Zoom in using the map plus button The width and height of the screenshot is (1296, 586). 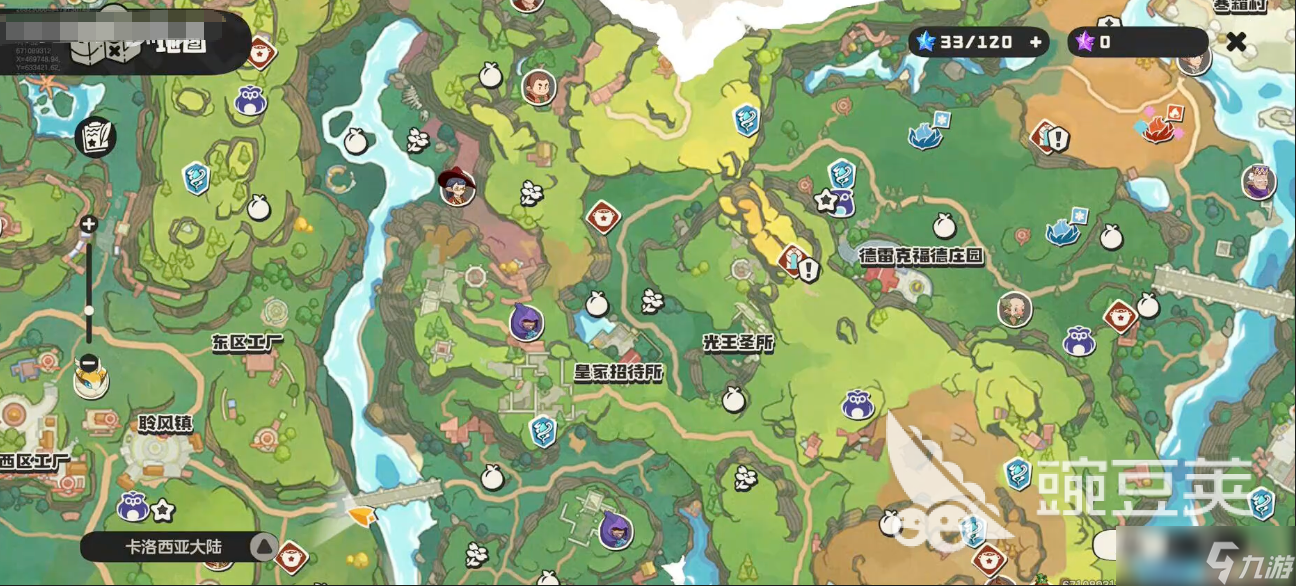88,225
